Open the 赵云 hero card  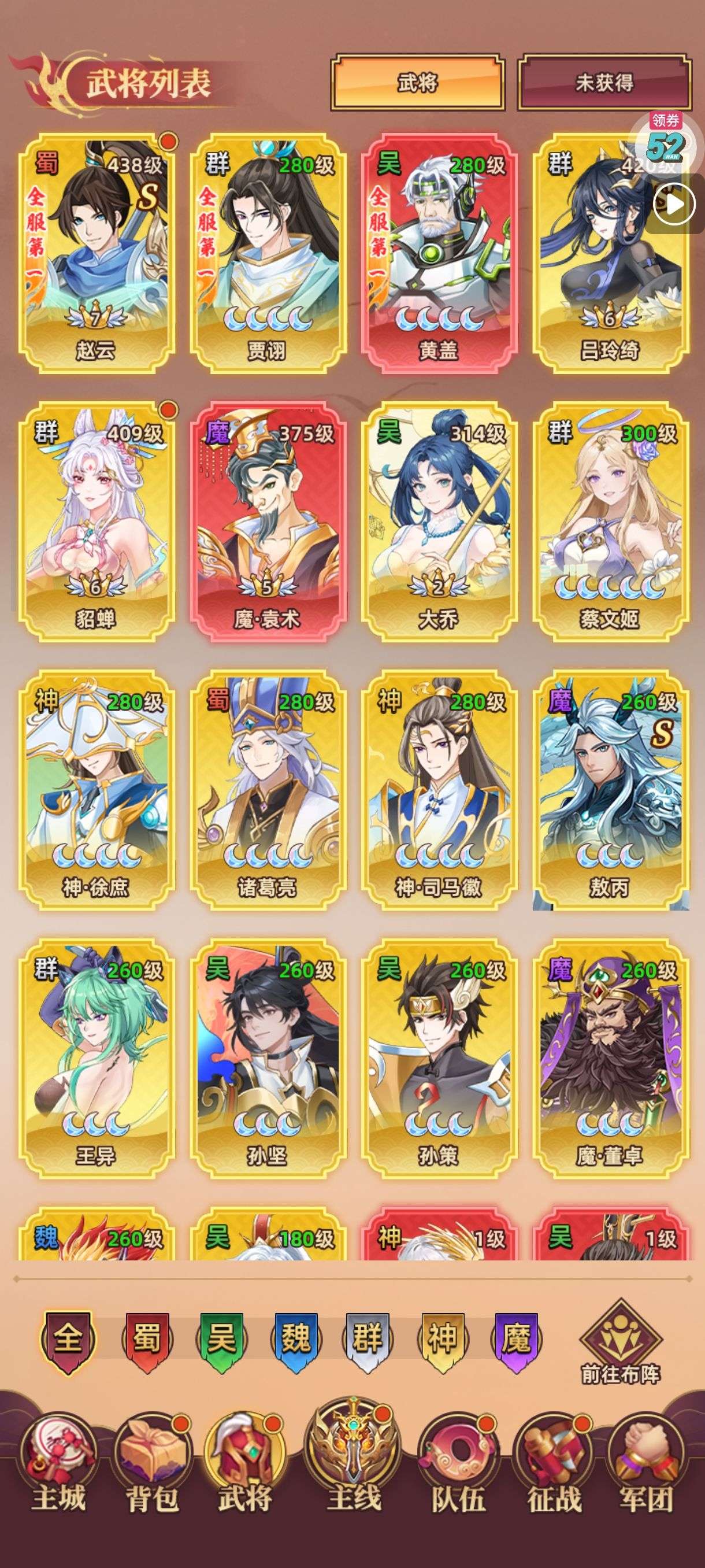(x=96, y=253)
